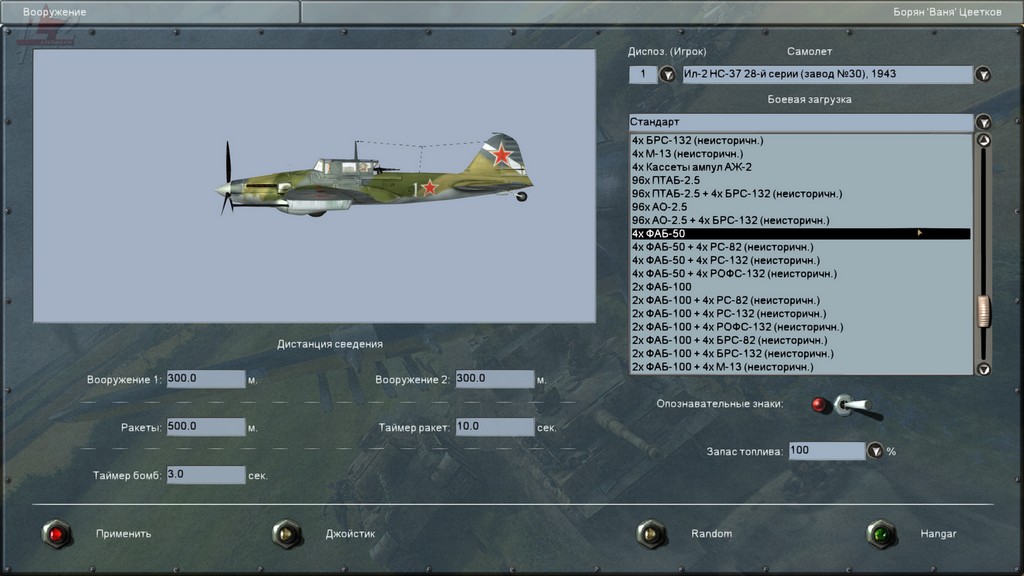The width and height of the screenshot is (1024, 576).
Task: Click the Применить red button
Action: tap(57, 535)
